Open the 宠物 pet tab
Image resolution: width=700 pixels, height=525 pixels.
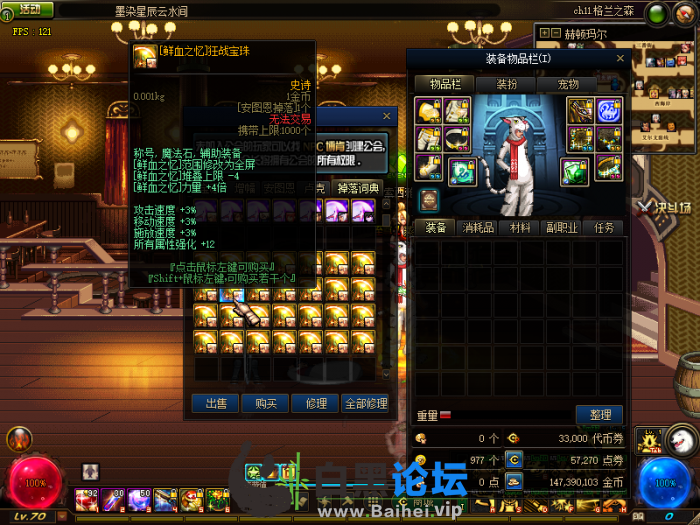[568, 85]
